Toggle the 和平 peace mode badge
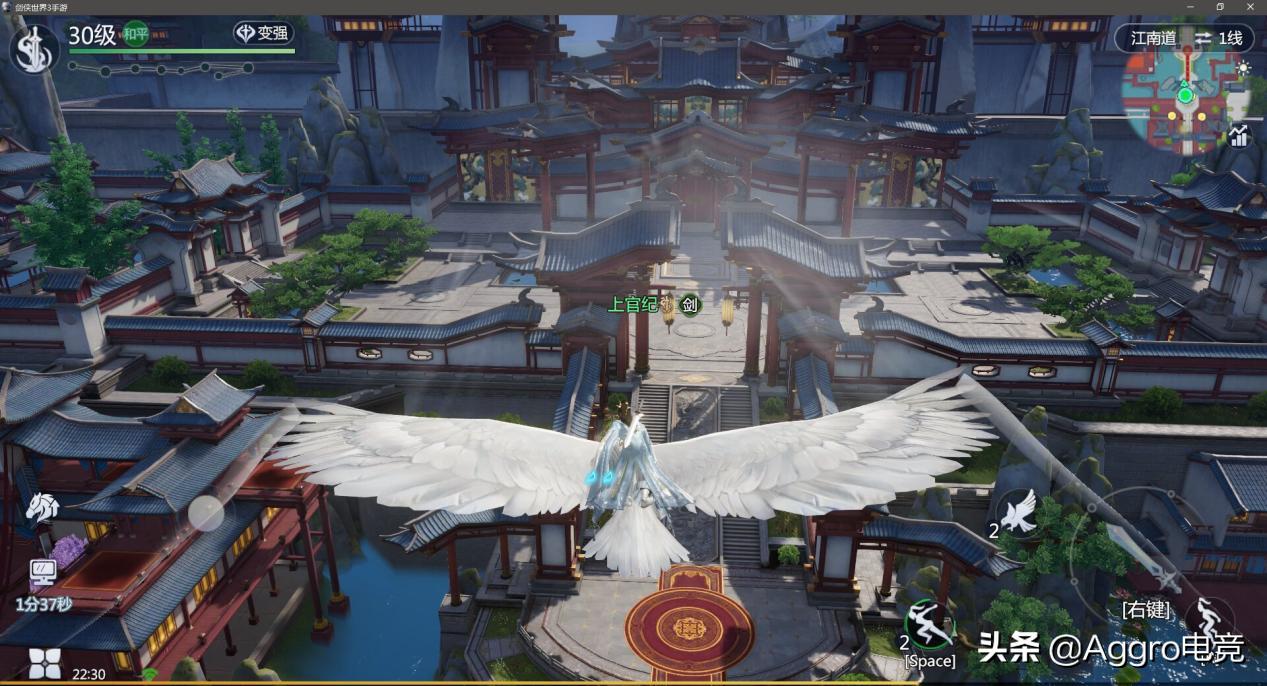 coord(136,33)
